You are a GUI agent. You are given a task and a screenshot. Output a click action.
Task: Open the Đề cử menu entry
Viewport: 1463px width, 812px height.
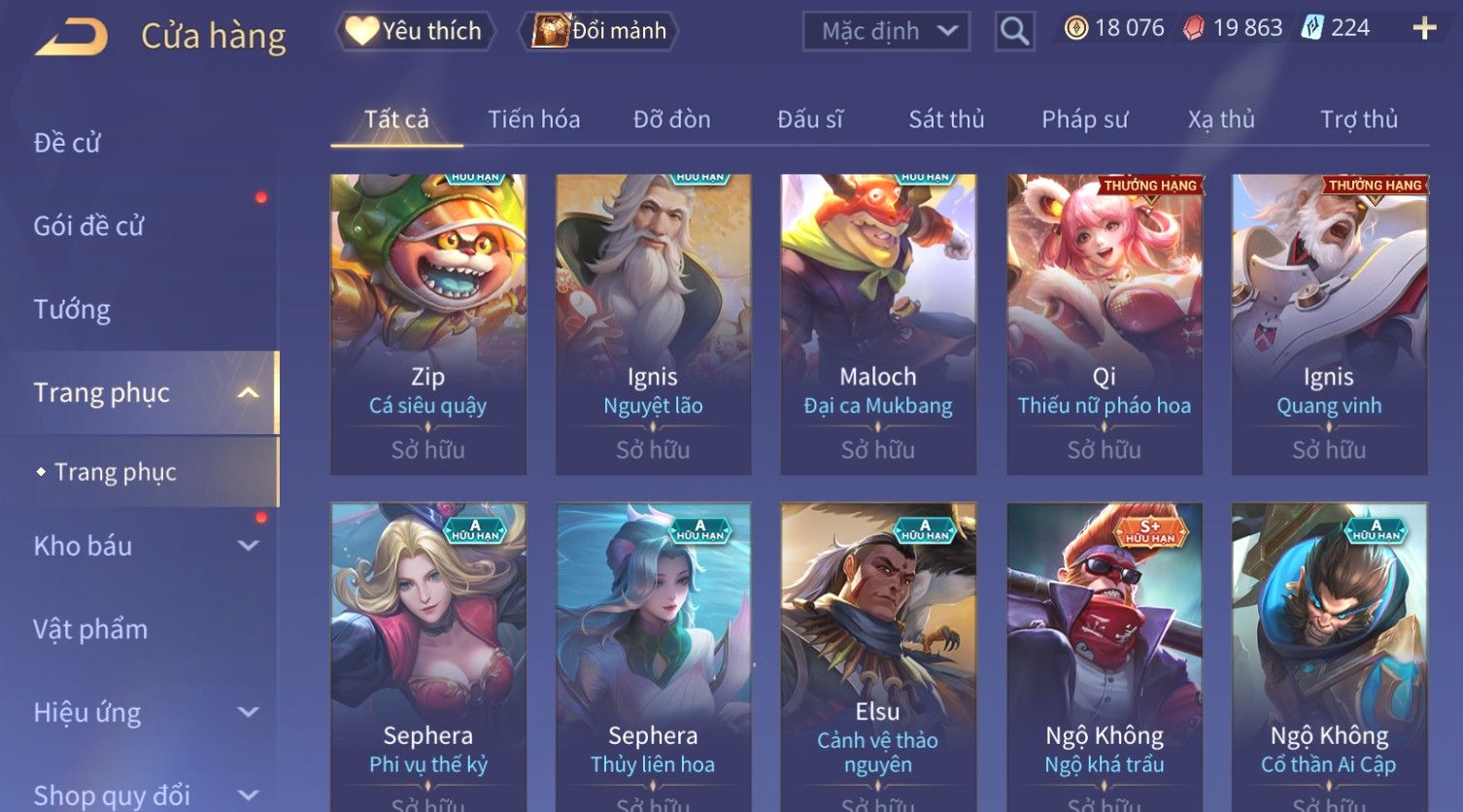[67, 143]
